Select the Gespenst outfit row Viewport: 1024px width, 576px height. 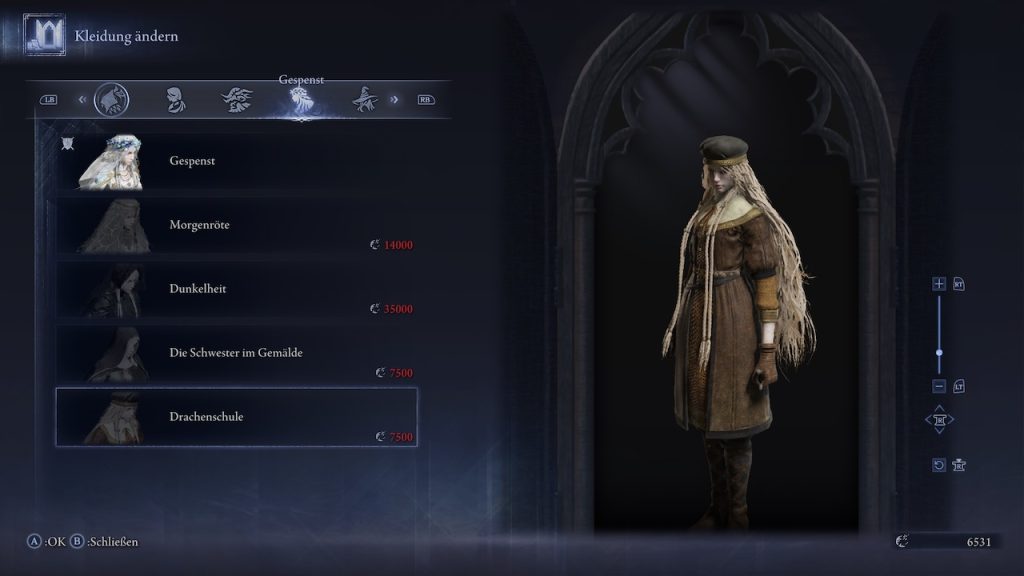pos(236,160)
